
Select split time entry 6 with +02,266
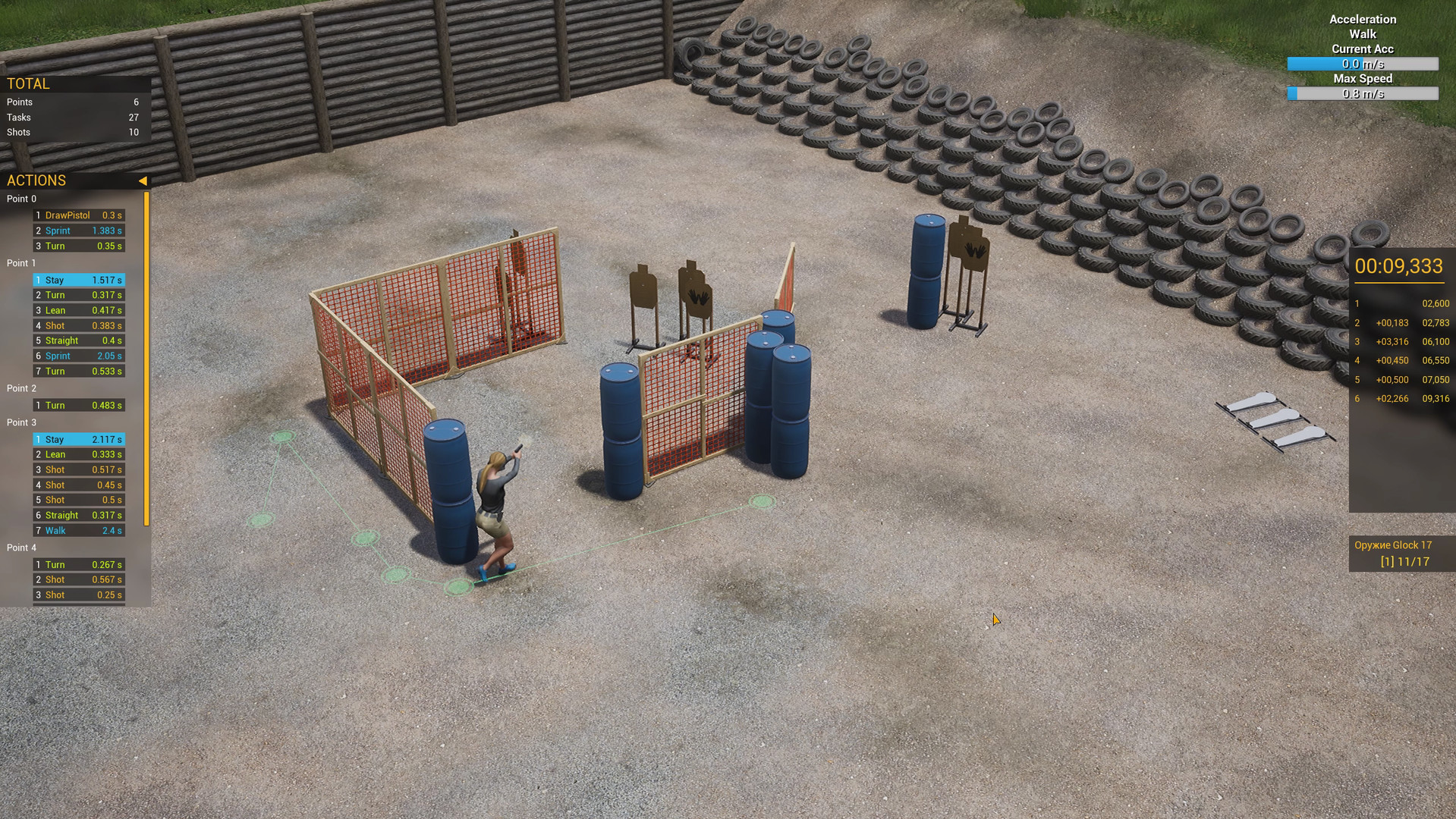1400,398
